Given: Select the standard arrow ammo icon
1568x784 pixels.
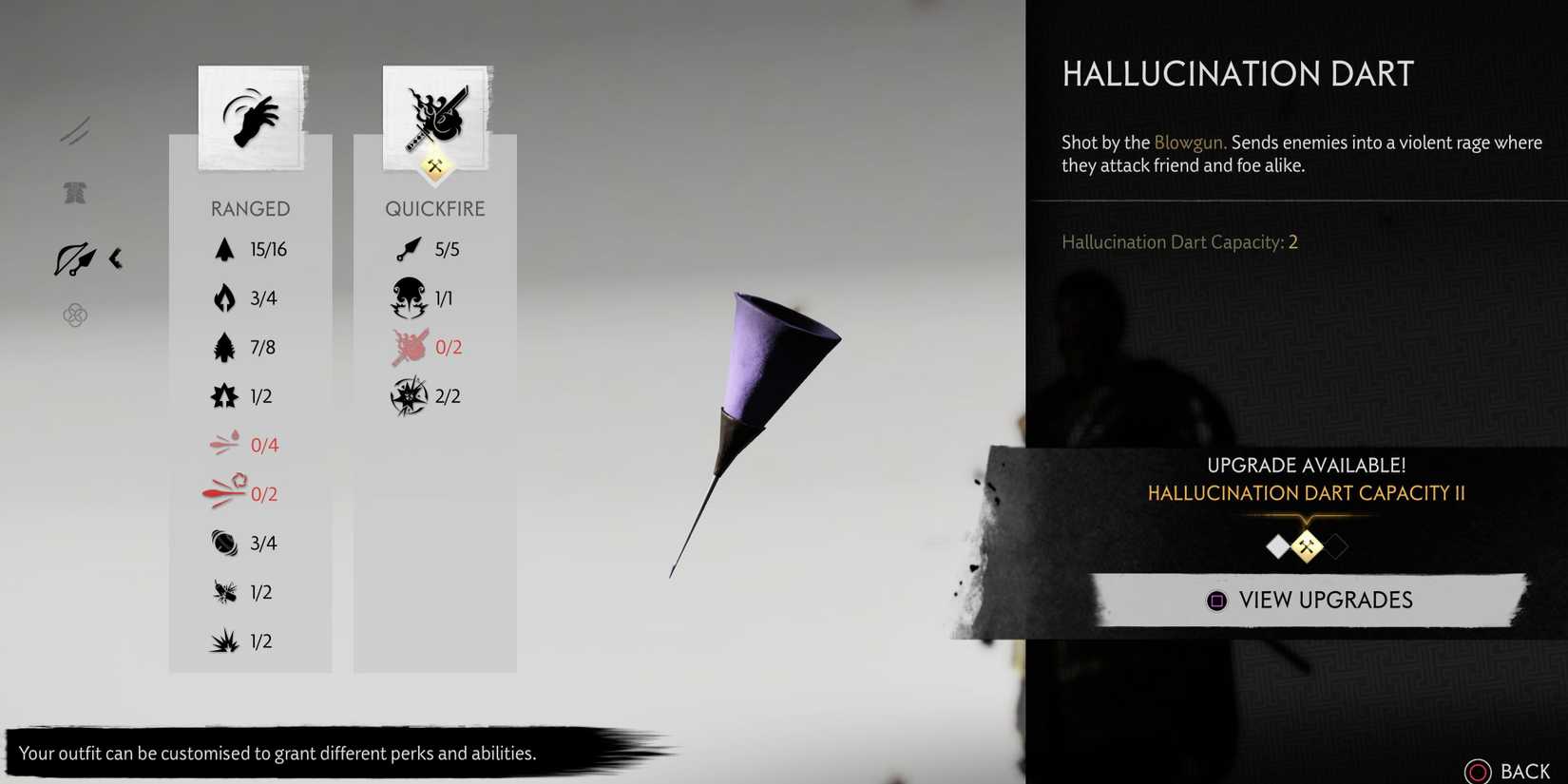Looking at the screenshot, I should coord(224,249).
